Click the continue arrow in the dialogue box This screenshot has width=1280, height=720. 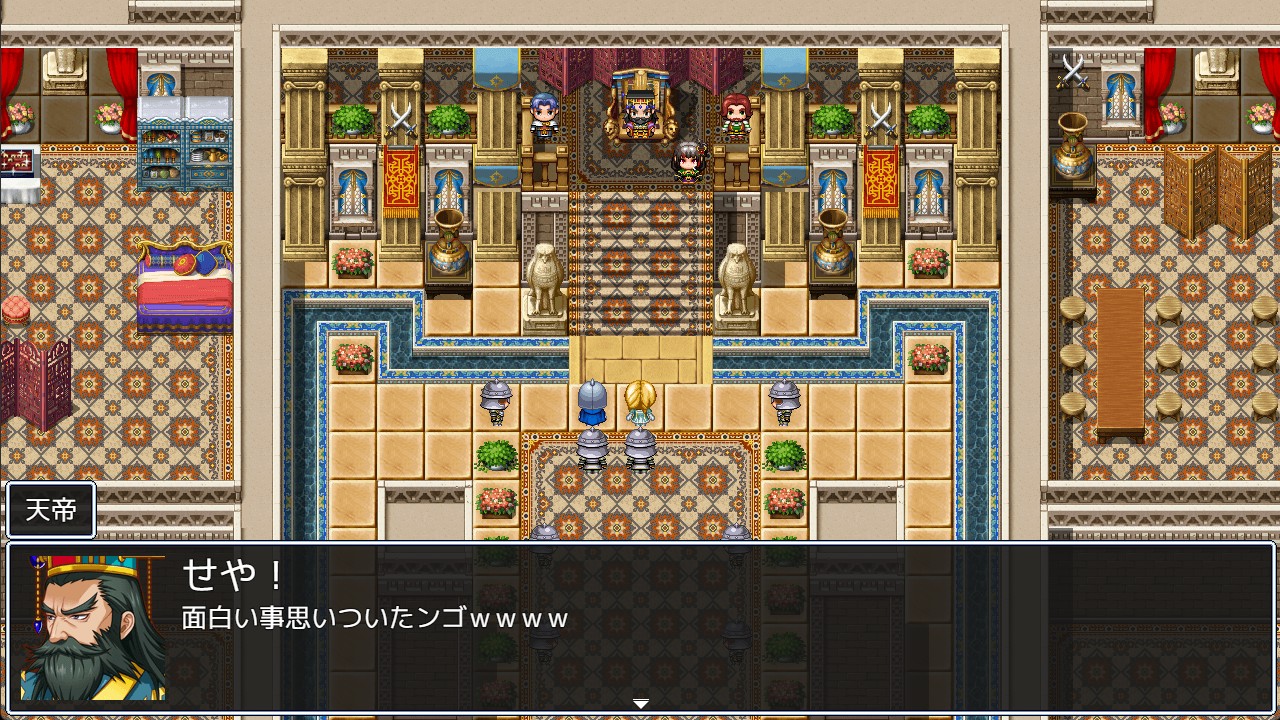click(640, 703)
